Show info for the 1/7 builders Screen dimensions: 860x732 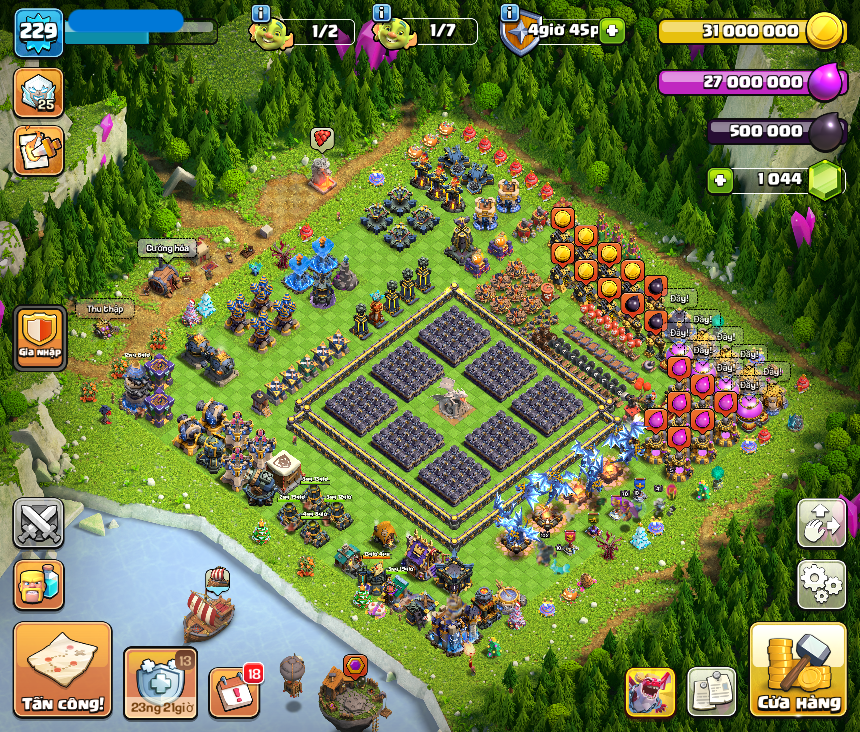(381, 13)
